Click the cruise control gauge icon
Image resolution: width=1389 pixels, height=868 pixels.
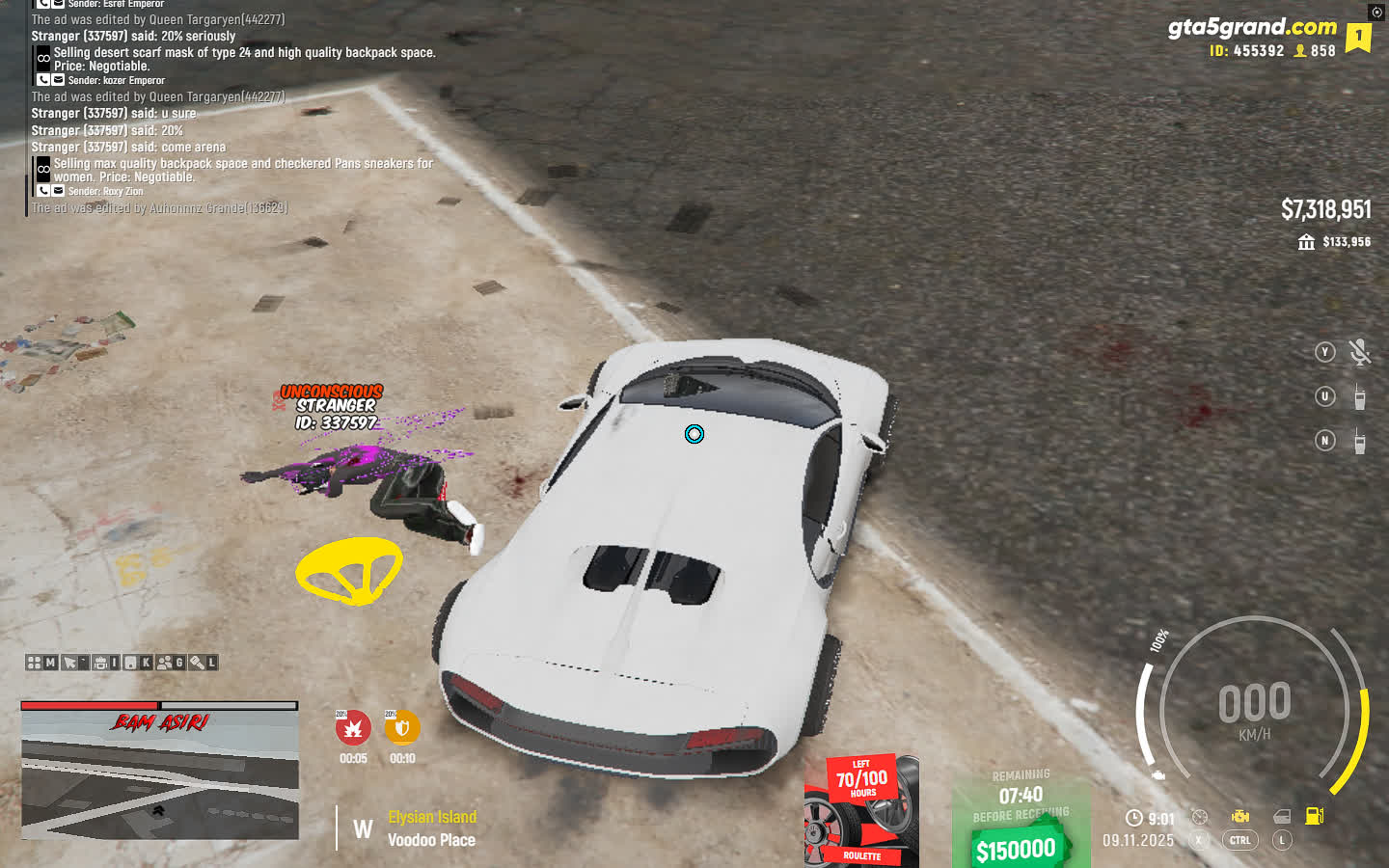click(x=1199, y=817)
